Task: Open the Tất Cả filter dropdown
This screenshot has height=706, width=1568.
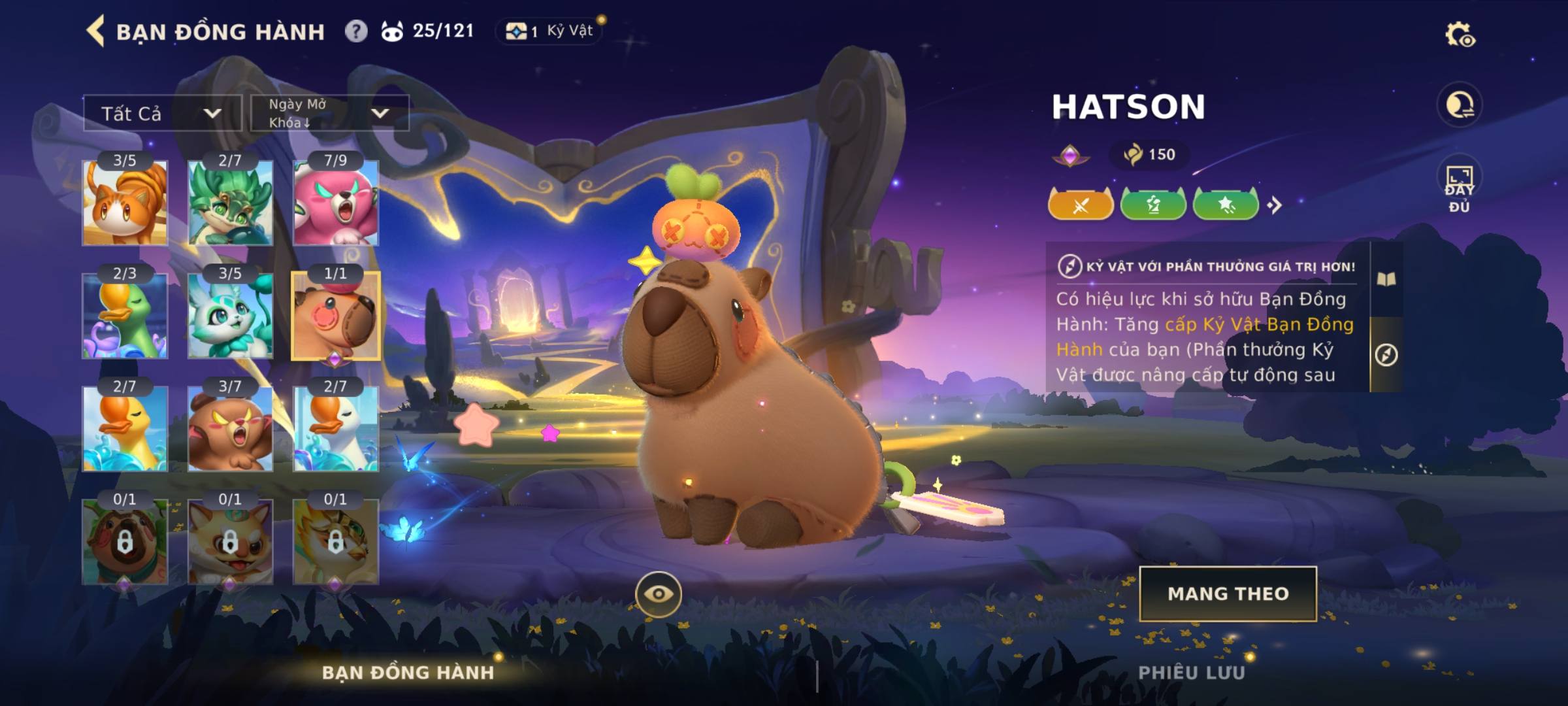Action: [x=162, y=113]
